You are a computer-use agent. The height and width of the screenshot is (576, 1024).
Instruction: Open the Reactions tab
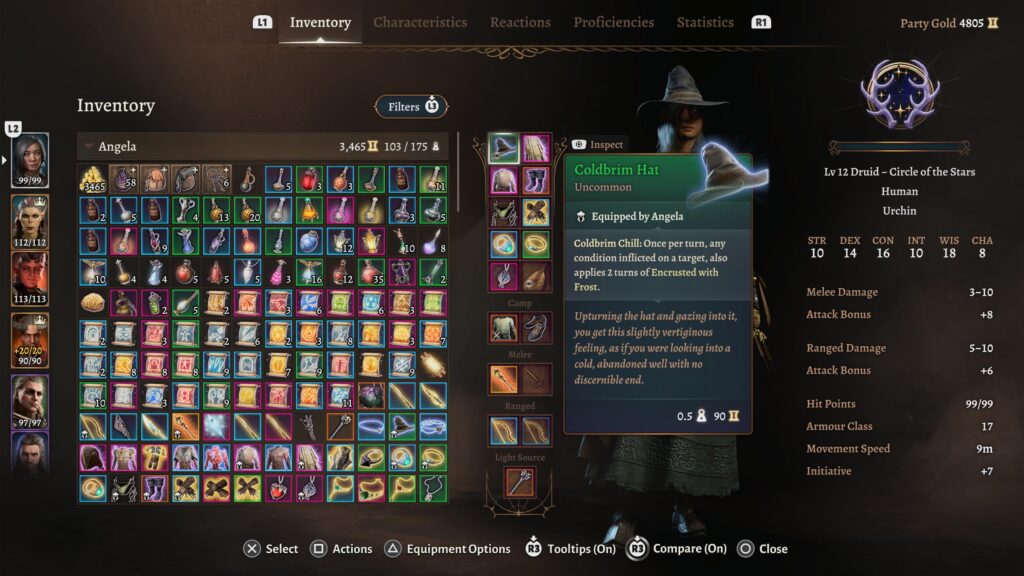520,22
